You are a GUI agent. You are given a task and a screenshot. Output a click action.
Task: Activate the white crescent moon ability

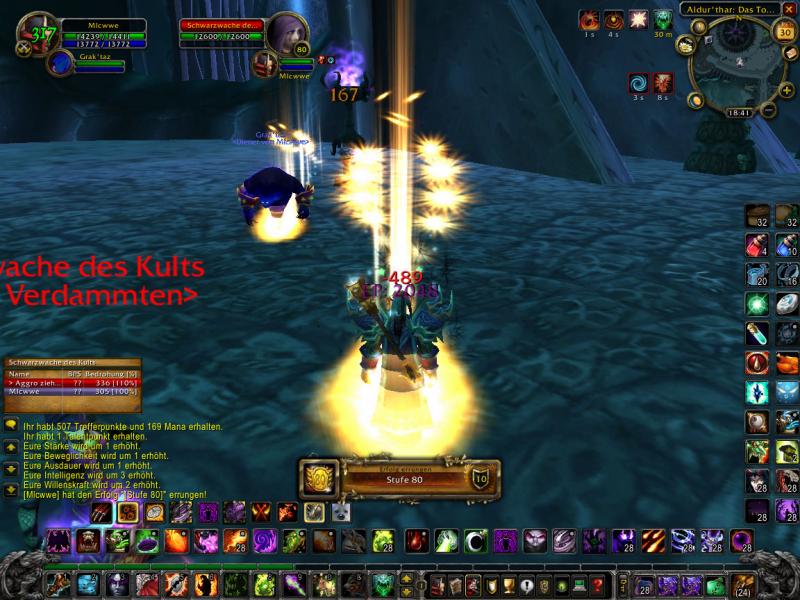tap(477, 542)
